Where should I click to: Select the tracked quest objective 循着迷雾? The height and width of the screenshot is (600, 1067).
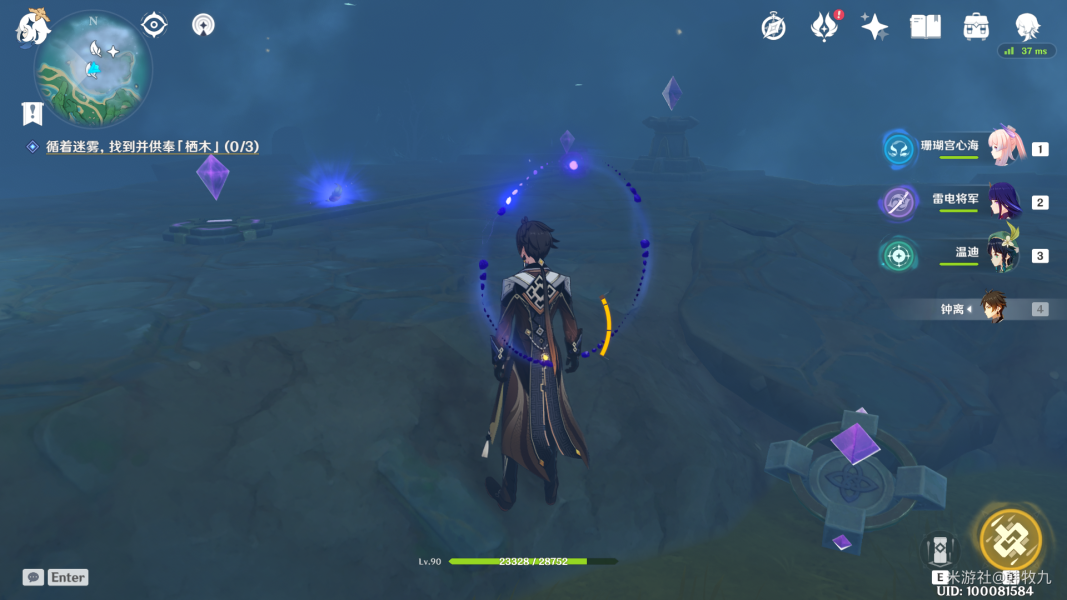click(x=152, y=147)
